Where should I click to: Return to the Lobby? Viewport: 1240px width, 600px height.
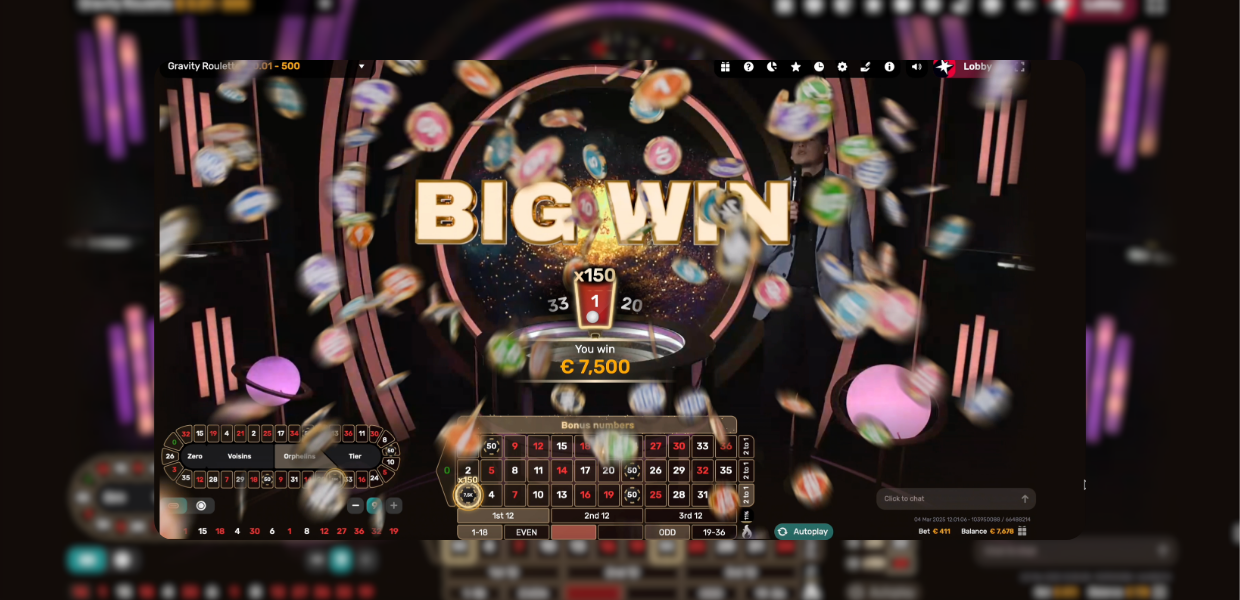975,67
